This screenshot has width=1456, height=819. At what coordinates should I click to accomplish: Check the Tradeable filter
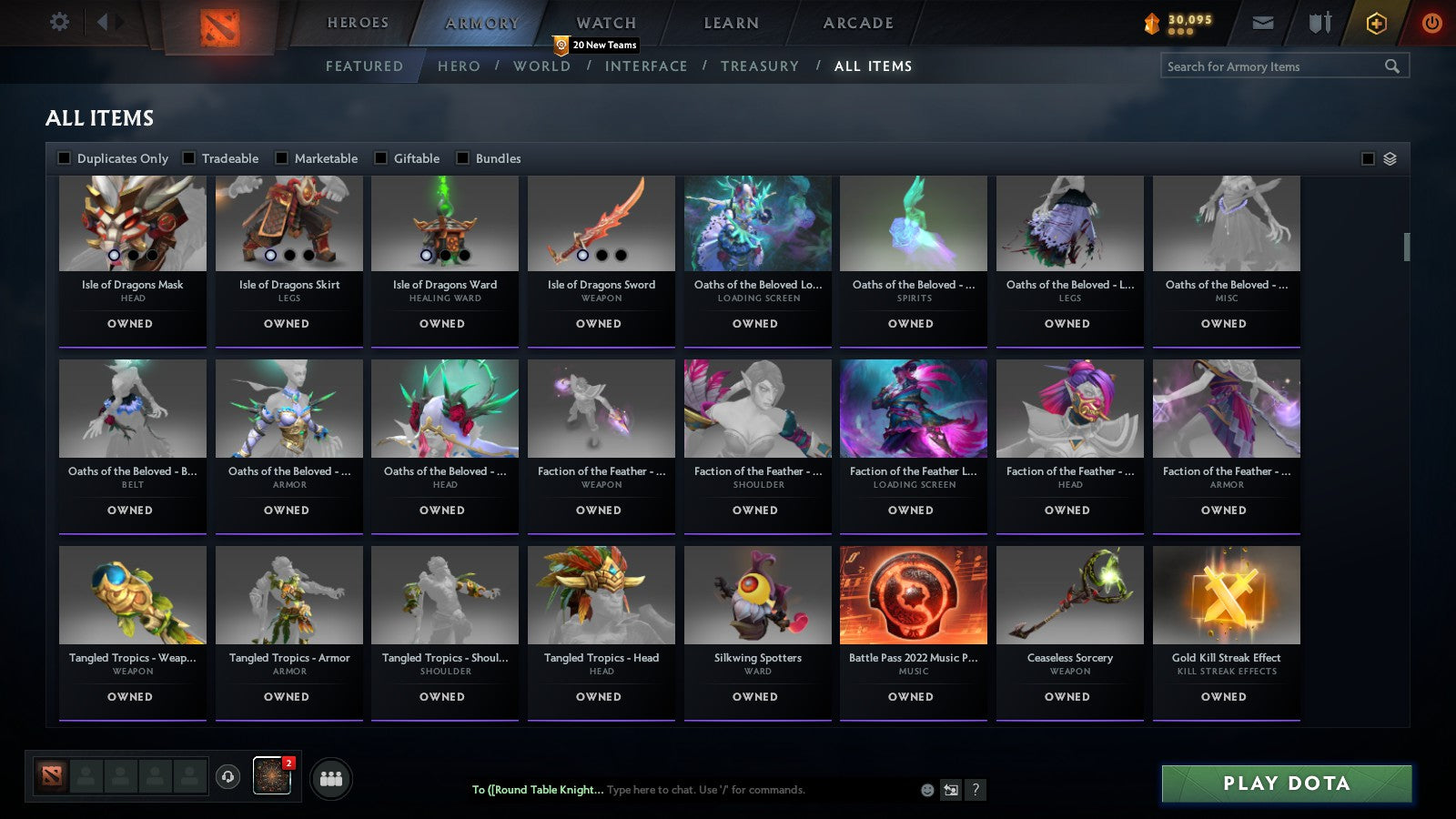click(x=189, y=157)
